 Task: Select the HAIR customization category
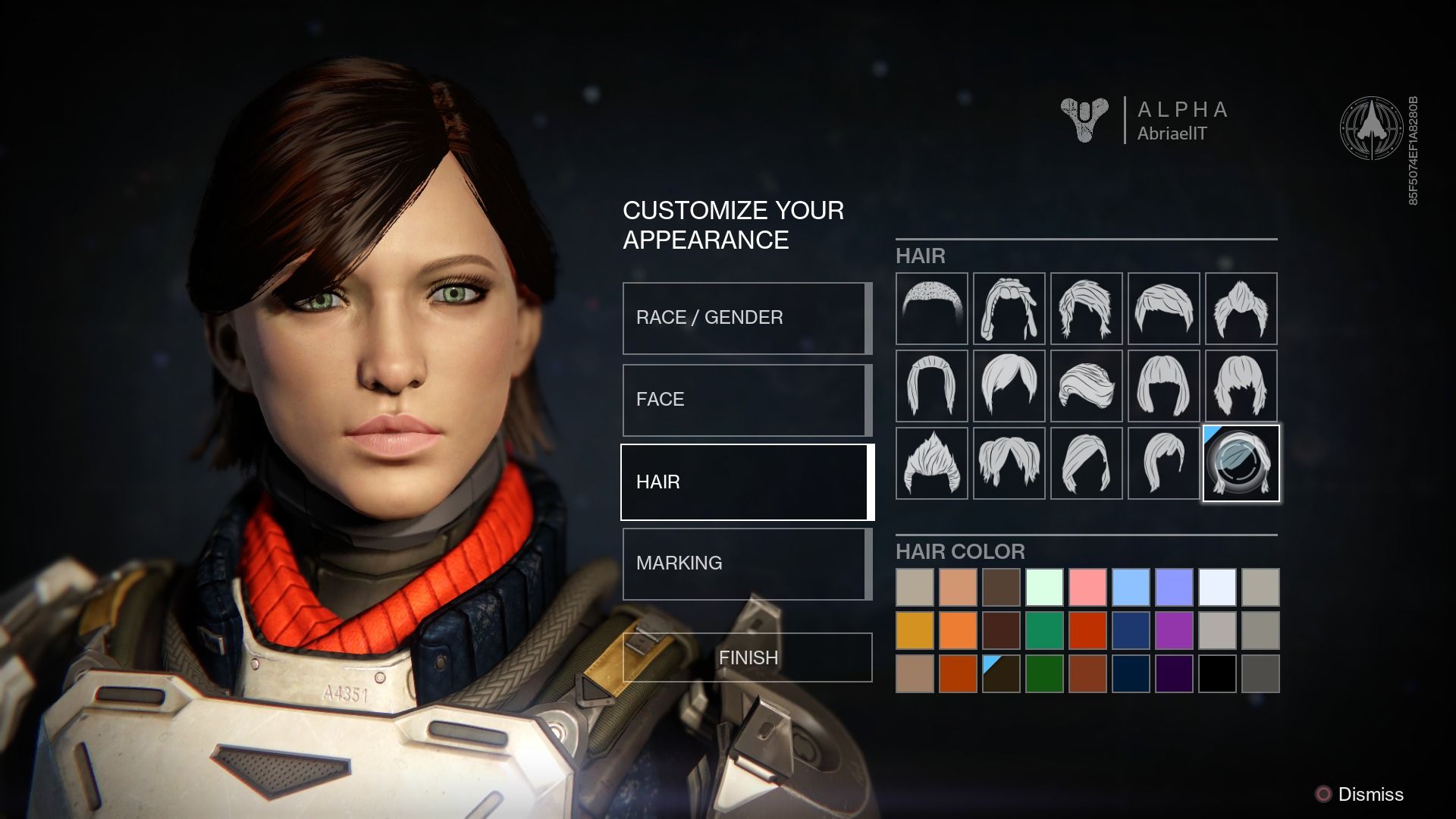click(745, 482)
